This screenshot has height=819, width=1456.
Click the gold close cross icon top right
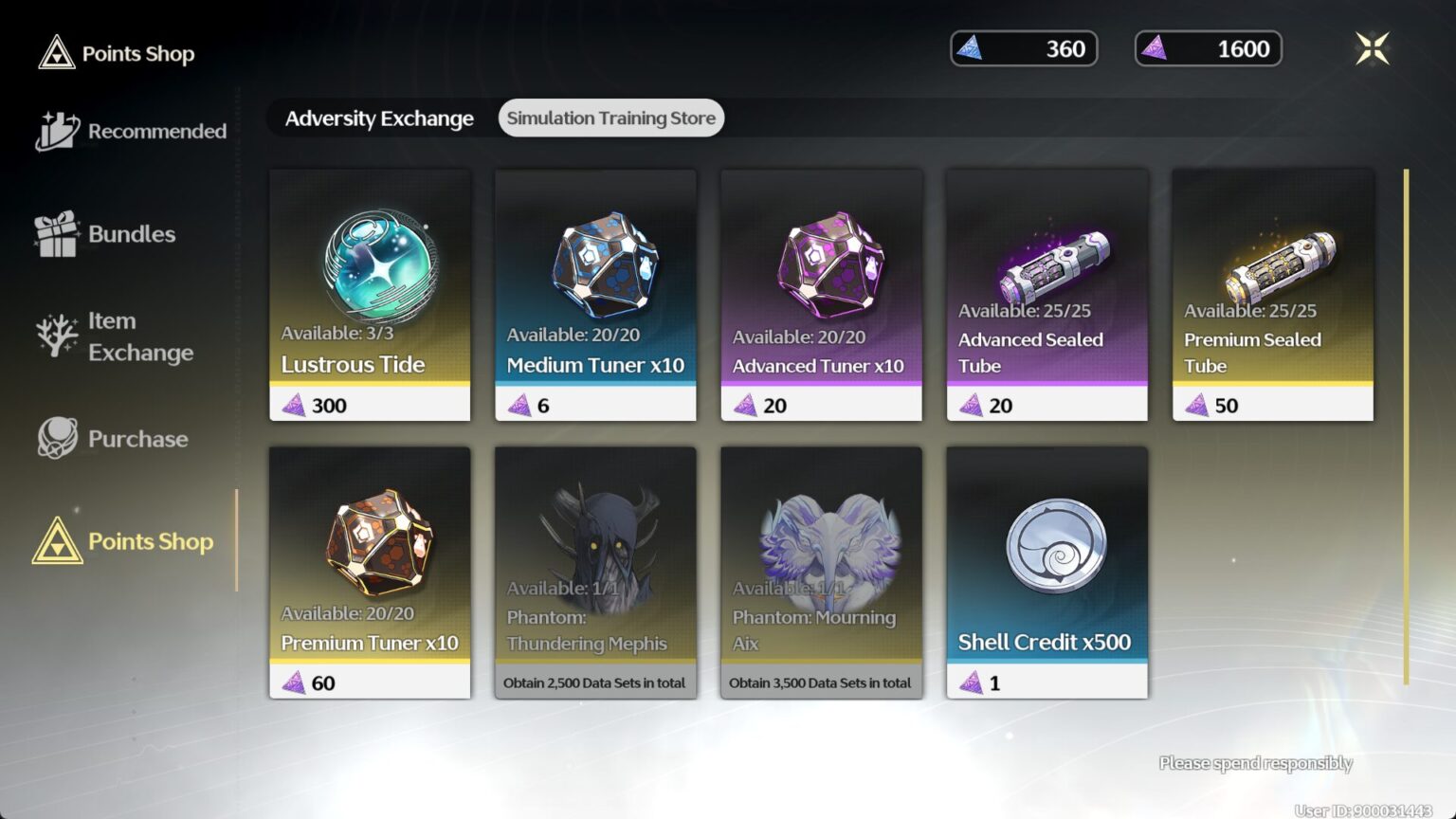pos(1374,48)
